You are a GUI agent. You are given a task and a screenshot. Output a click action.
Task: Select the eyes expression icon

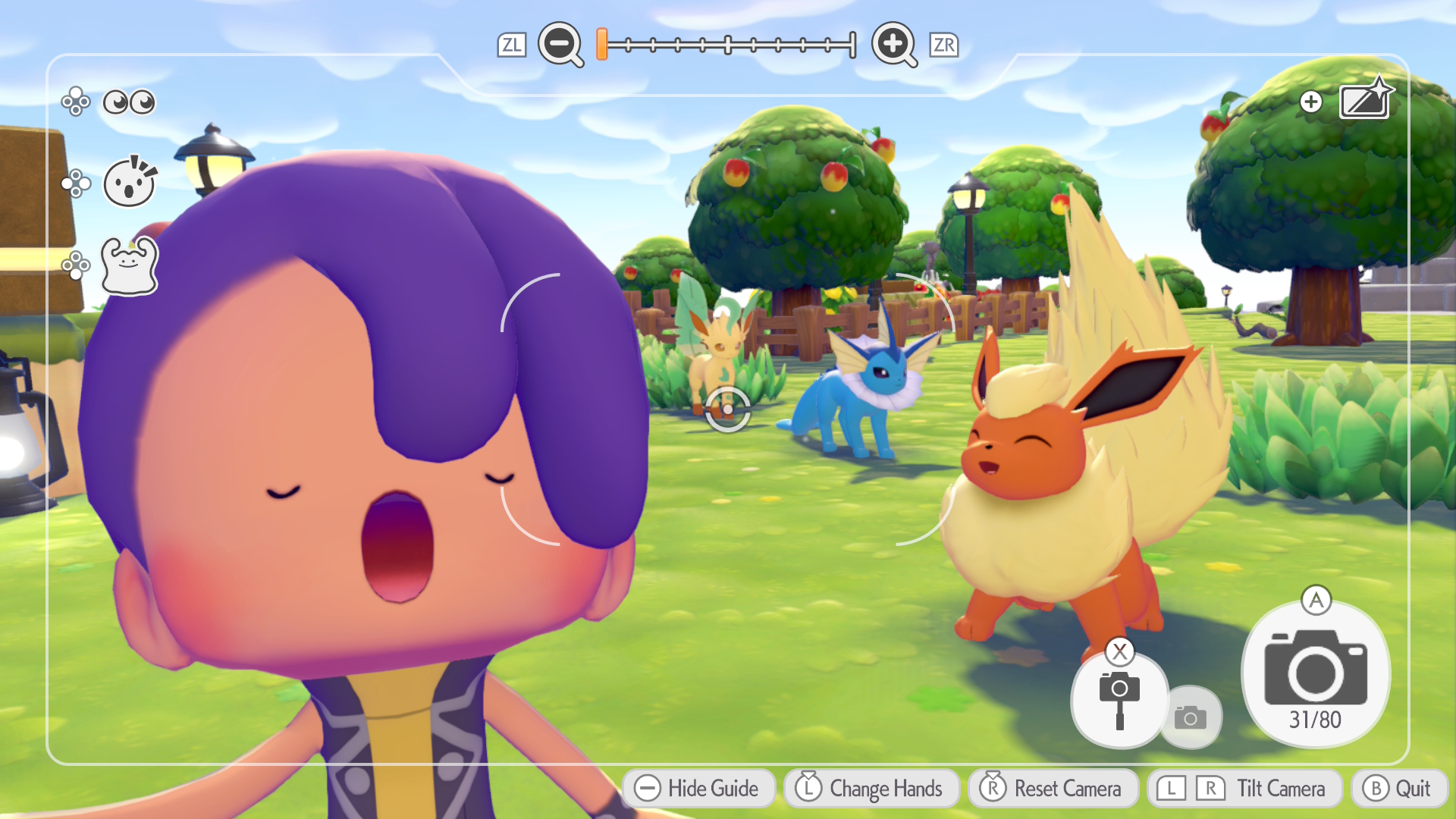click(129, 101)
